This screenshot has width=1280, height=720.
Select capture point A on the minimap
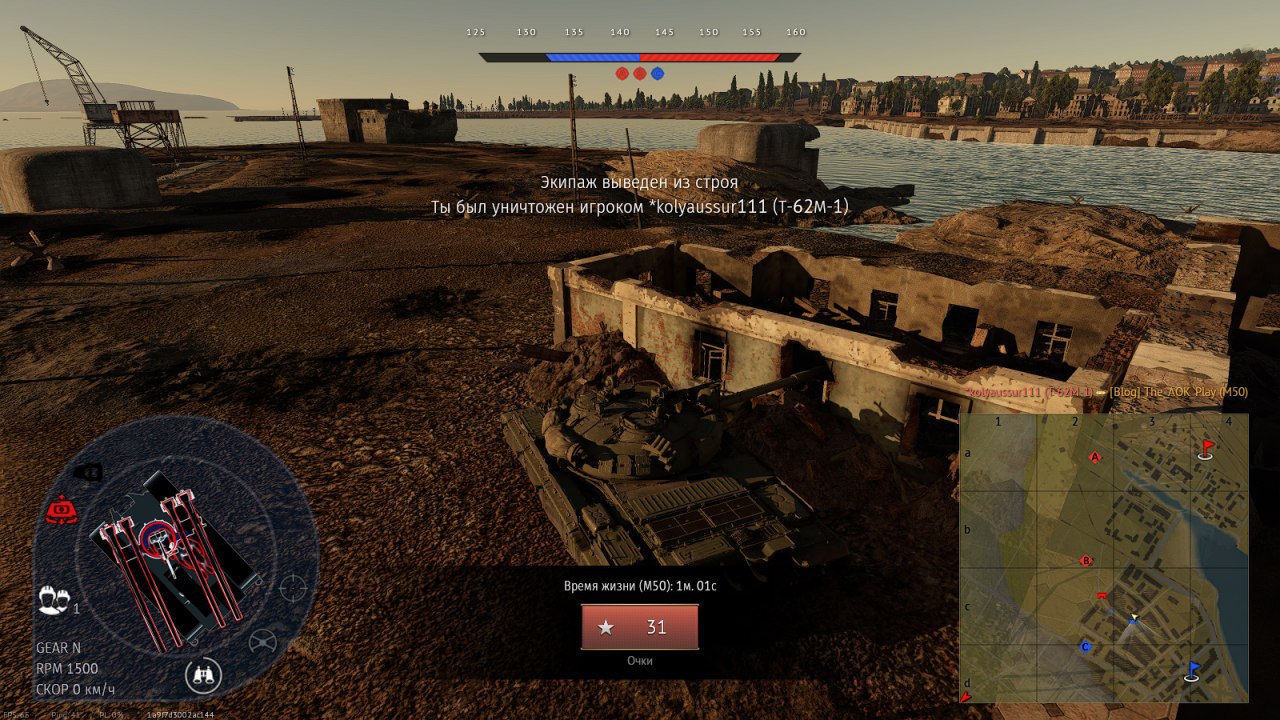(x=1095, y=457)
